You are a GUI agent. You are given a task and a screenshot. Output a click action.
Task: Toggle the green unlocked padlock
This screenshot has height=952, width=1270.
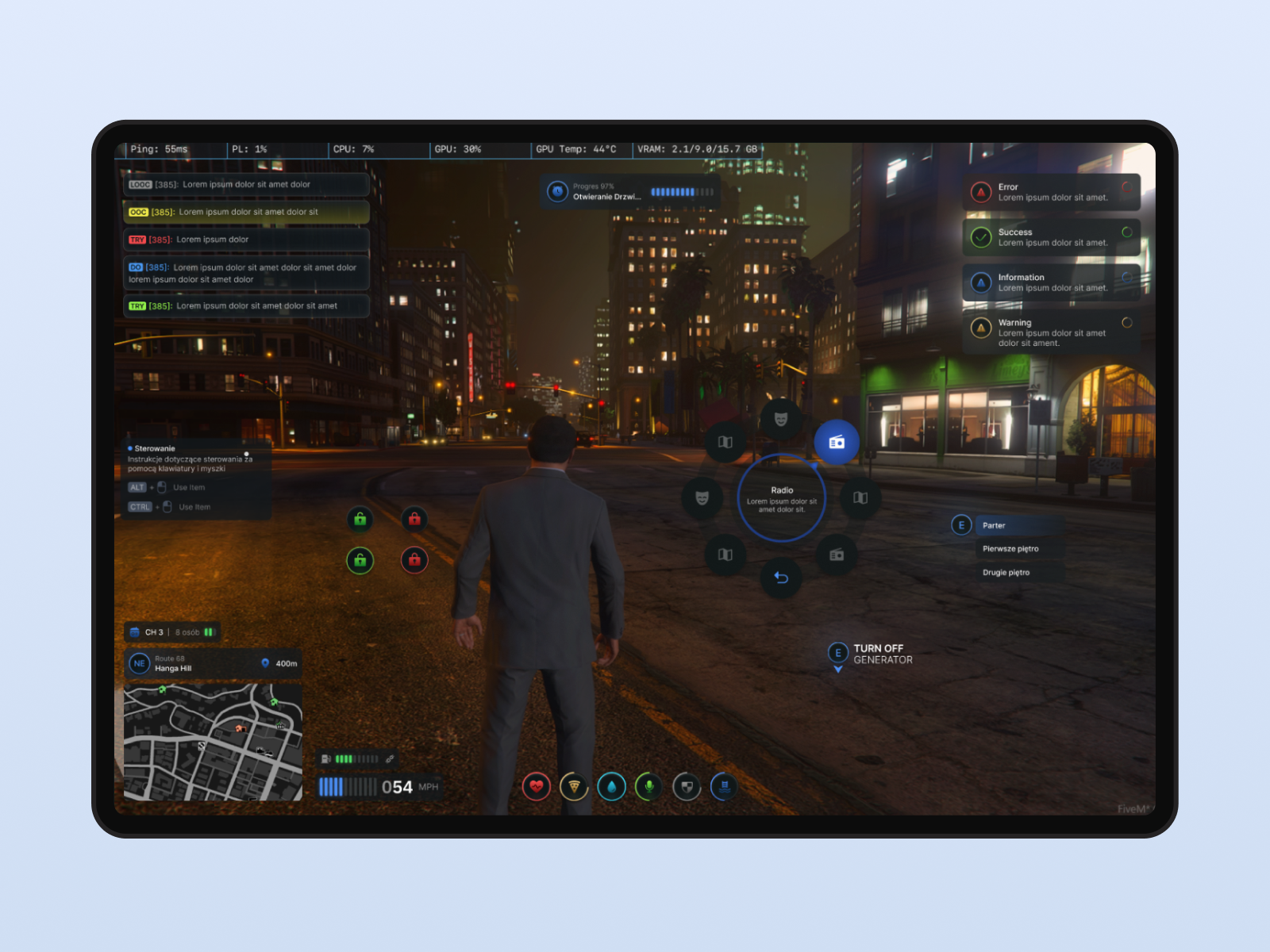(x=360, y=520)
